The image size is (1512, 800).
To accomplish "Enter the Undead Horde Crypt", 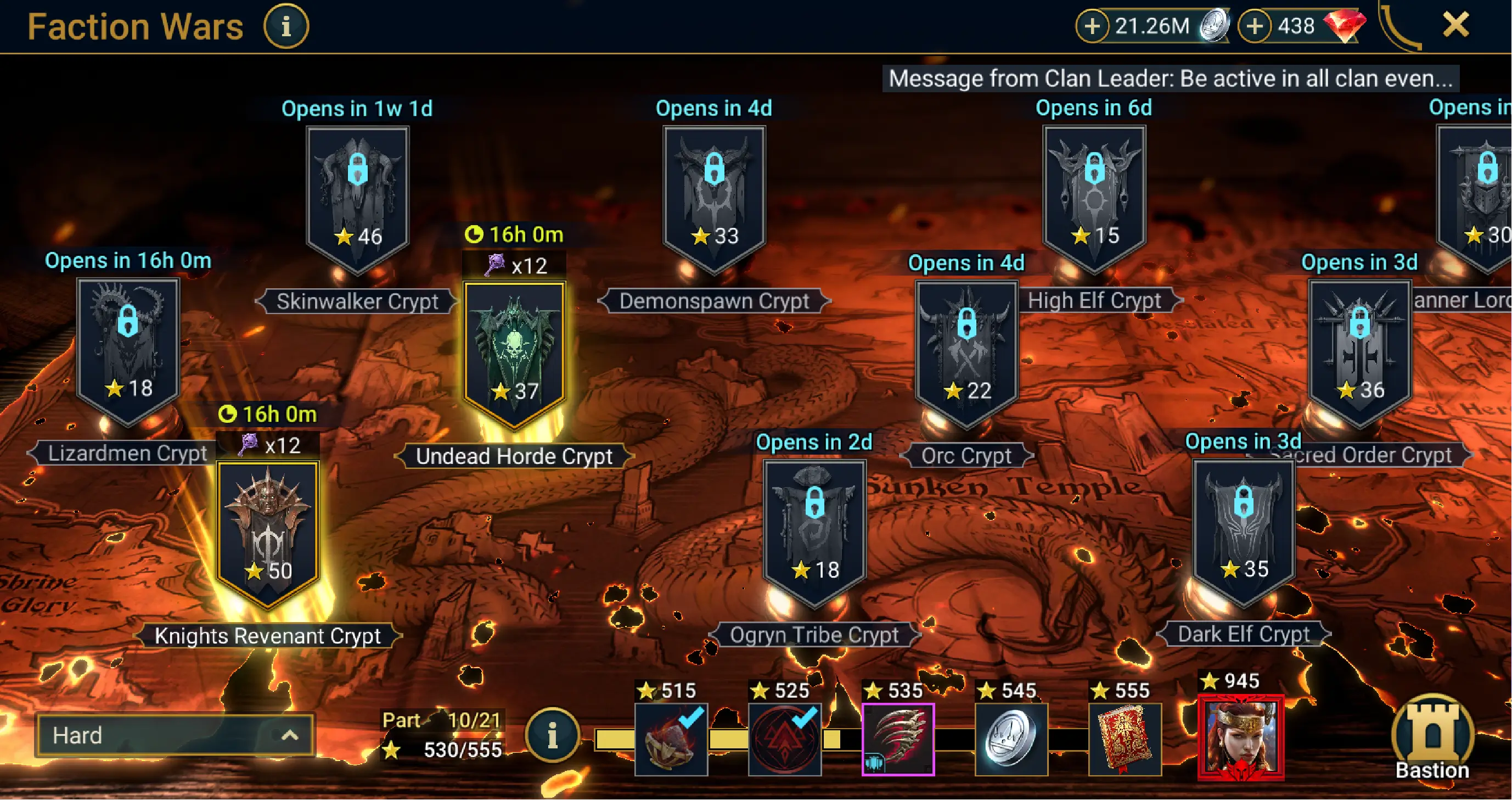I will (x=515, y=353).
